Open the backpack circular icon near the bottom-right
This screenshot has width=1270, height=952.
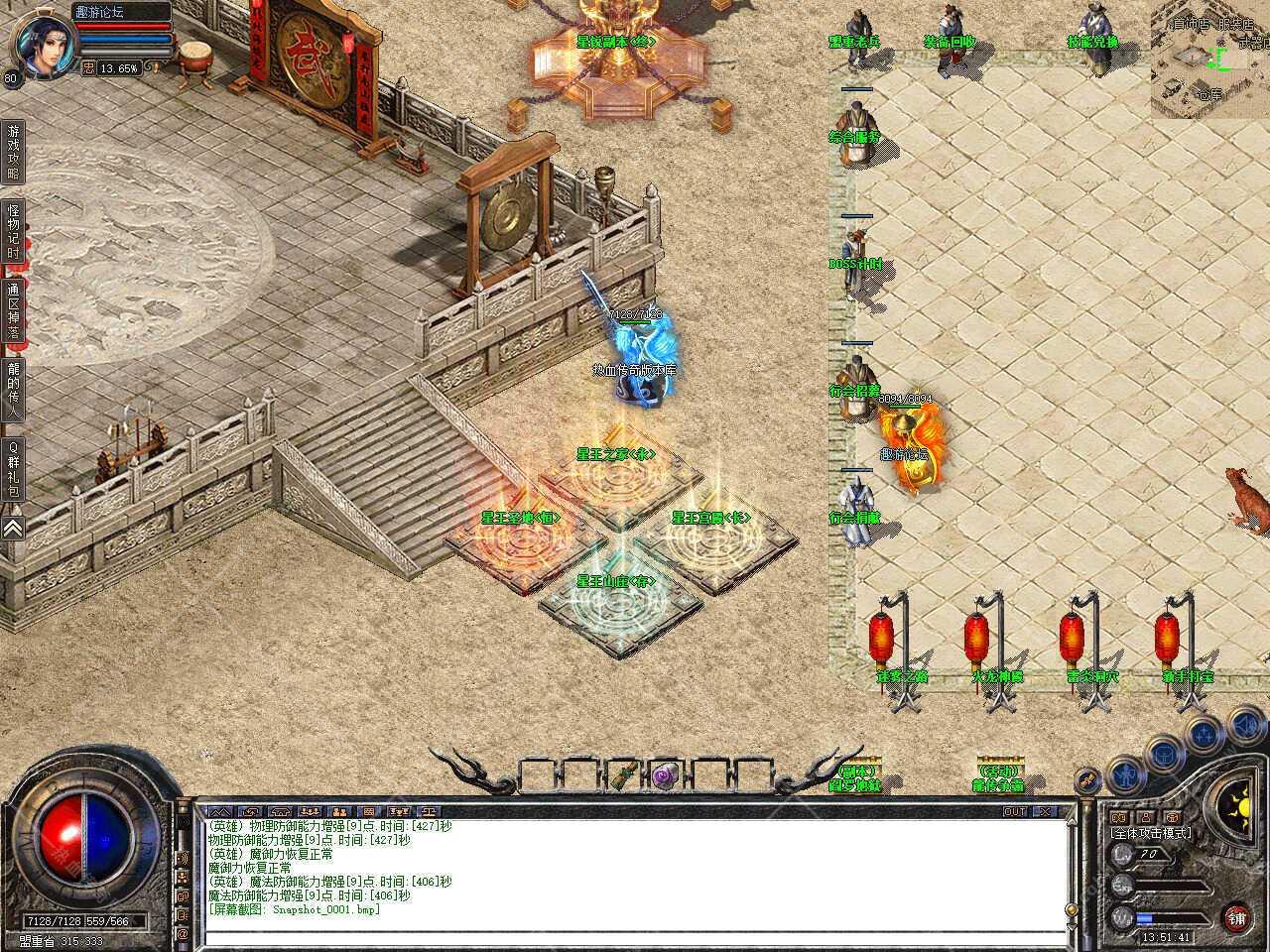pyautogui.click(x=1164, y=755)
